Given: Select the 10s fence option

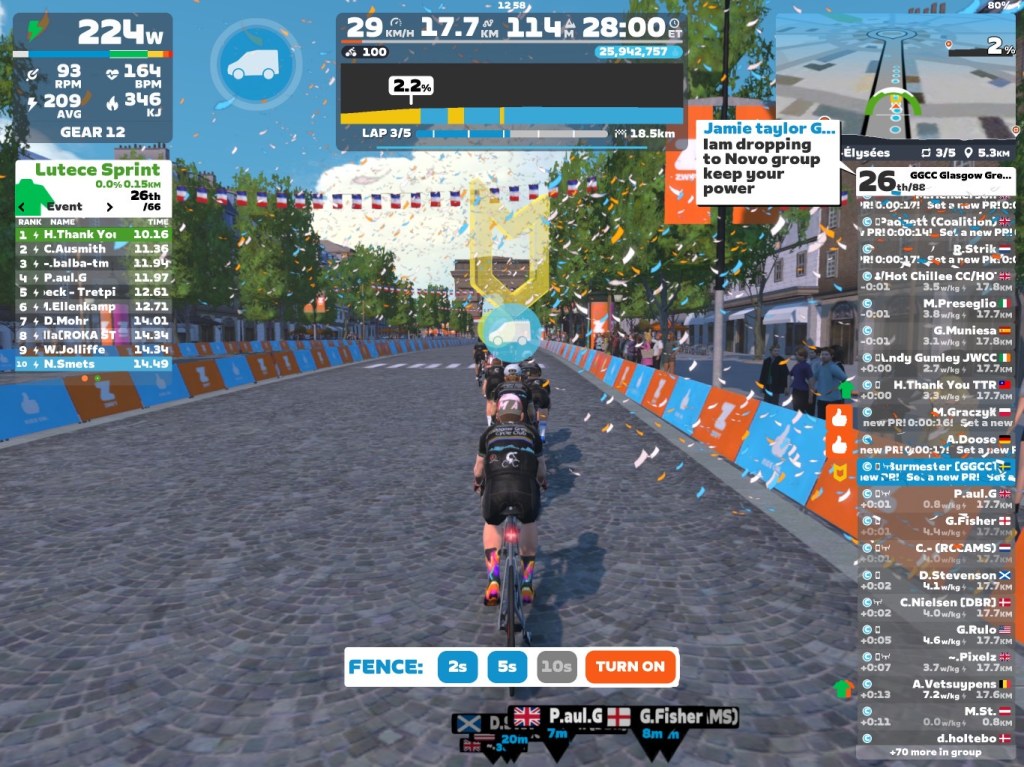Looking at the screenshot, I should tap(556, 667).
